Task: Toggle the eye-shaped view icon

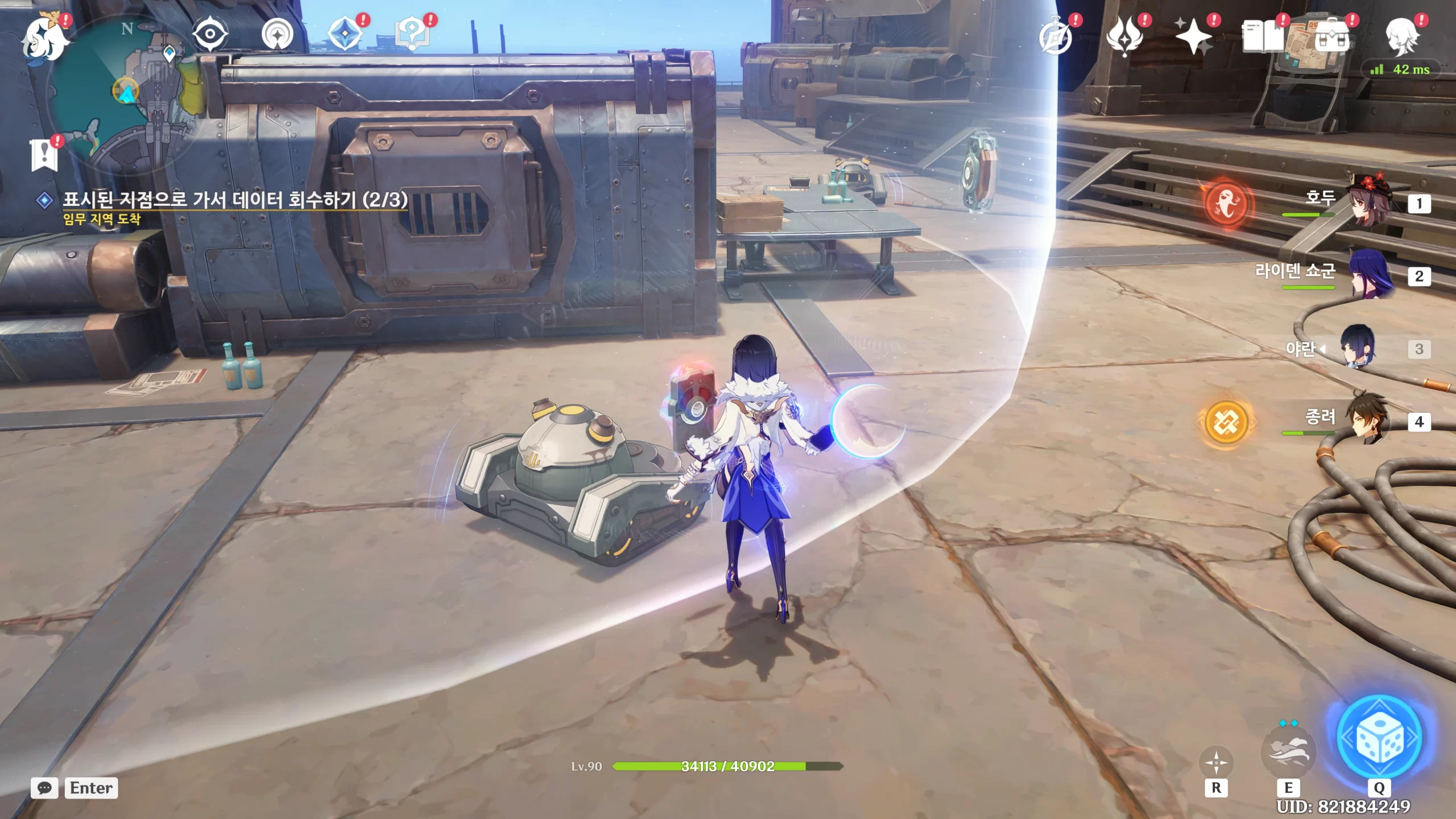Action: pos(210,34)
